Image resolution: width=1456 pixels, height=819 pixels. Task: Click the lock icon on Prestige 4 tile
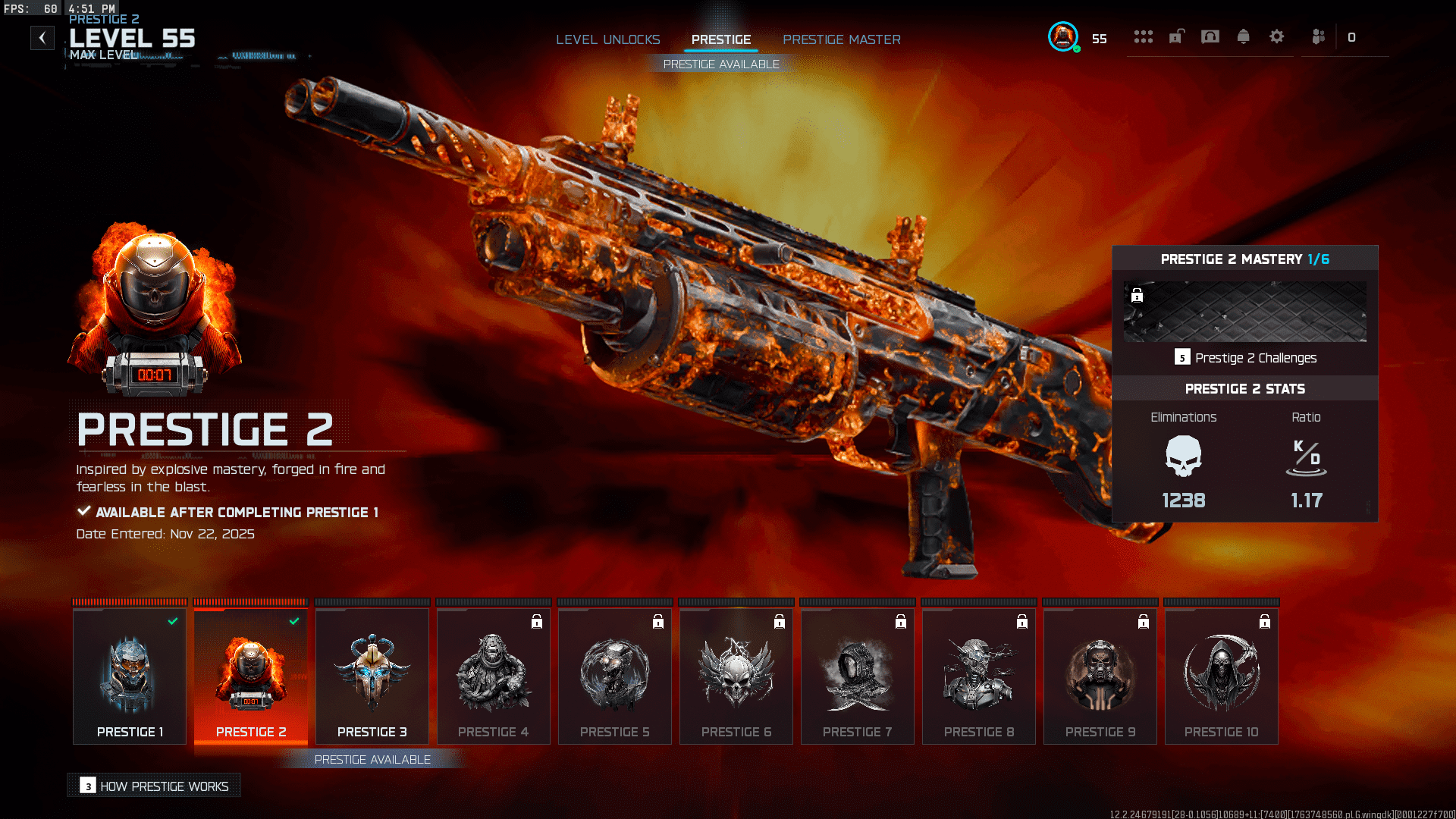click(x=535, y=622)
